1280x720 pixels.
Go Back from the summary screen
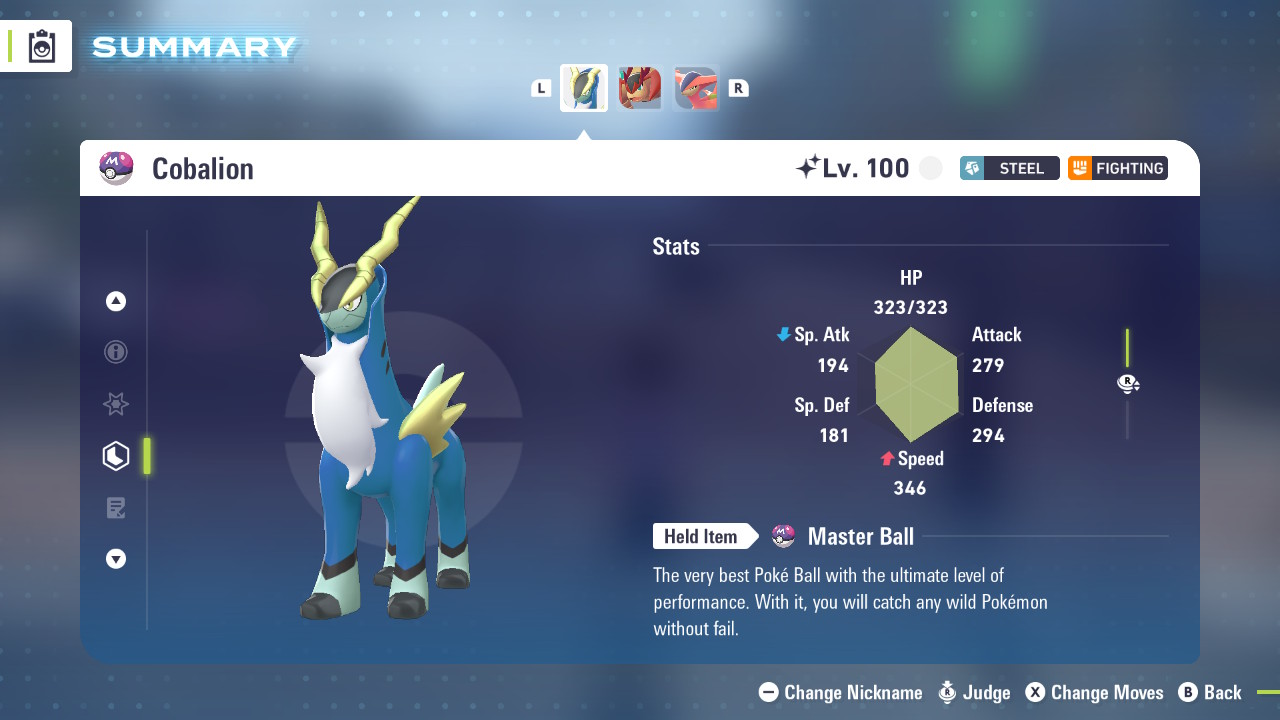[1210, 692]
